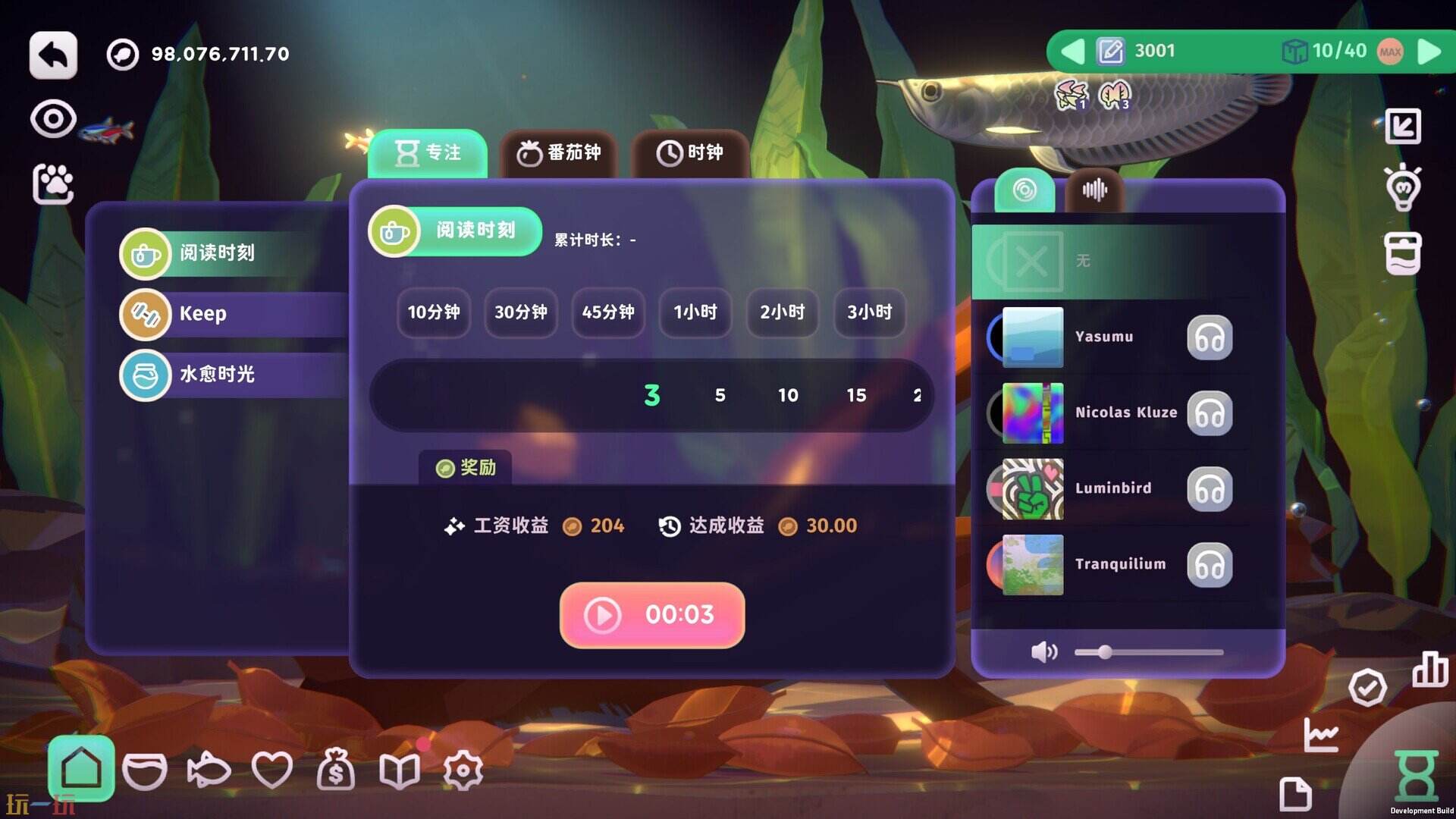1456x819 pixels.
Task: Select the eye observation icon on the left
Action: click(52, 118)
